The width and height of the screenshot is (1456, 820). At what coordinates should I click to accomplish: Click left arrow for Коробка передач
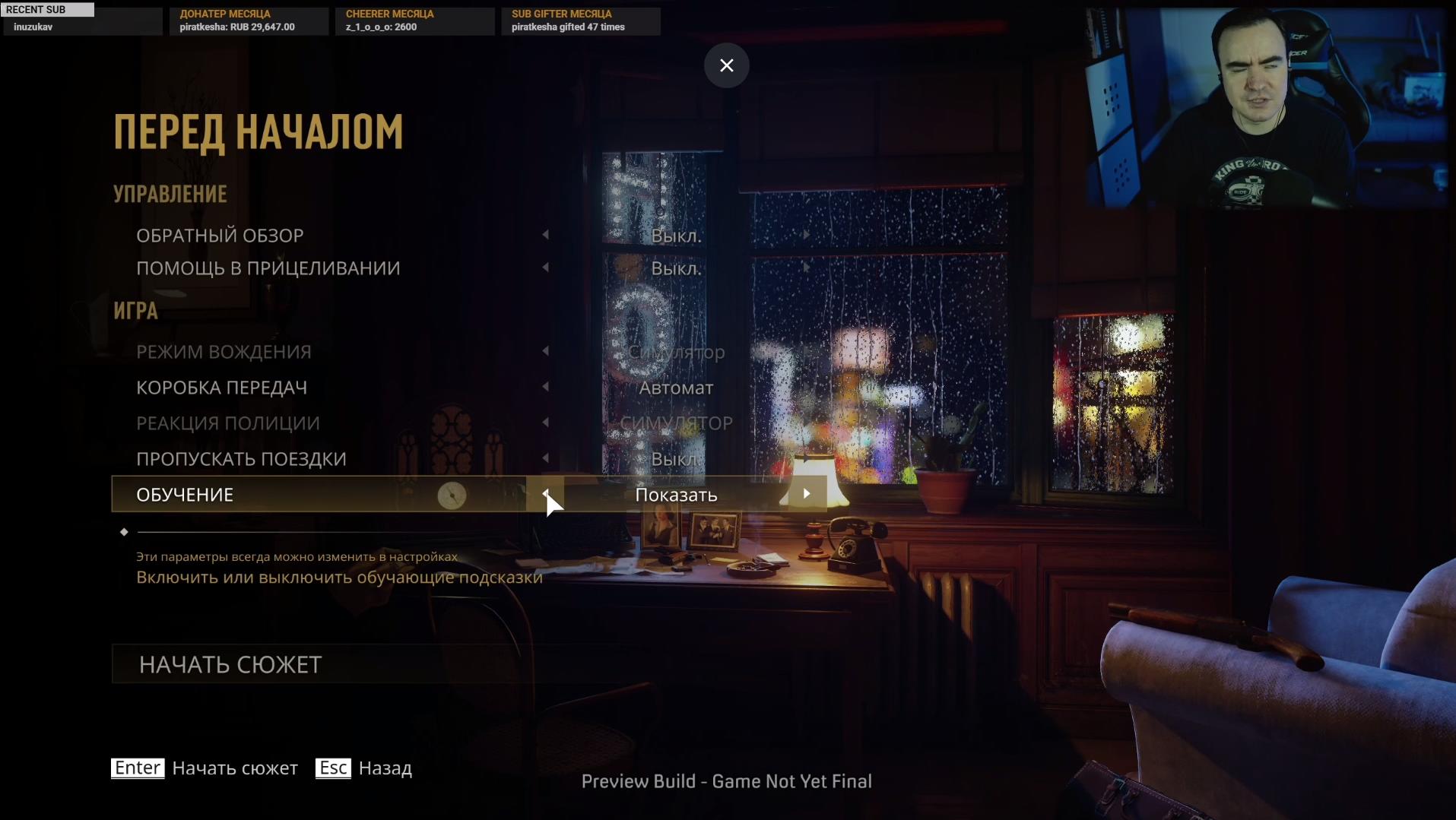pos(545,387)
